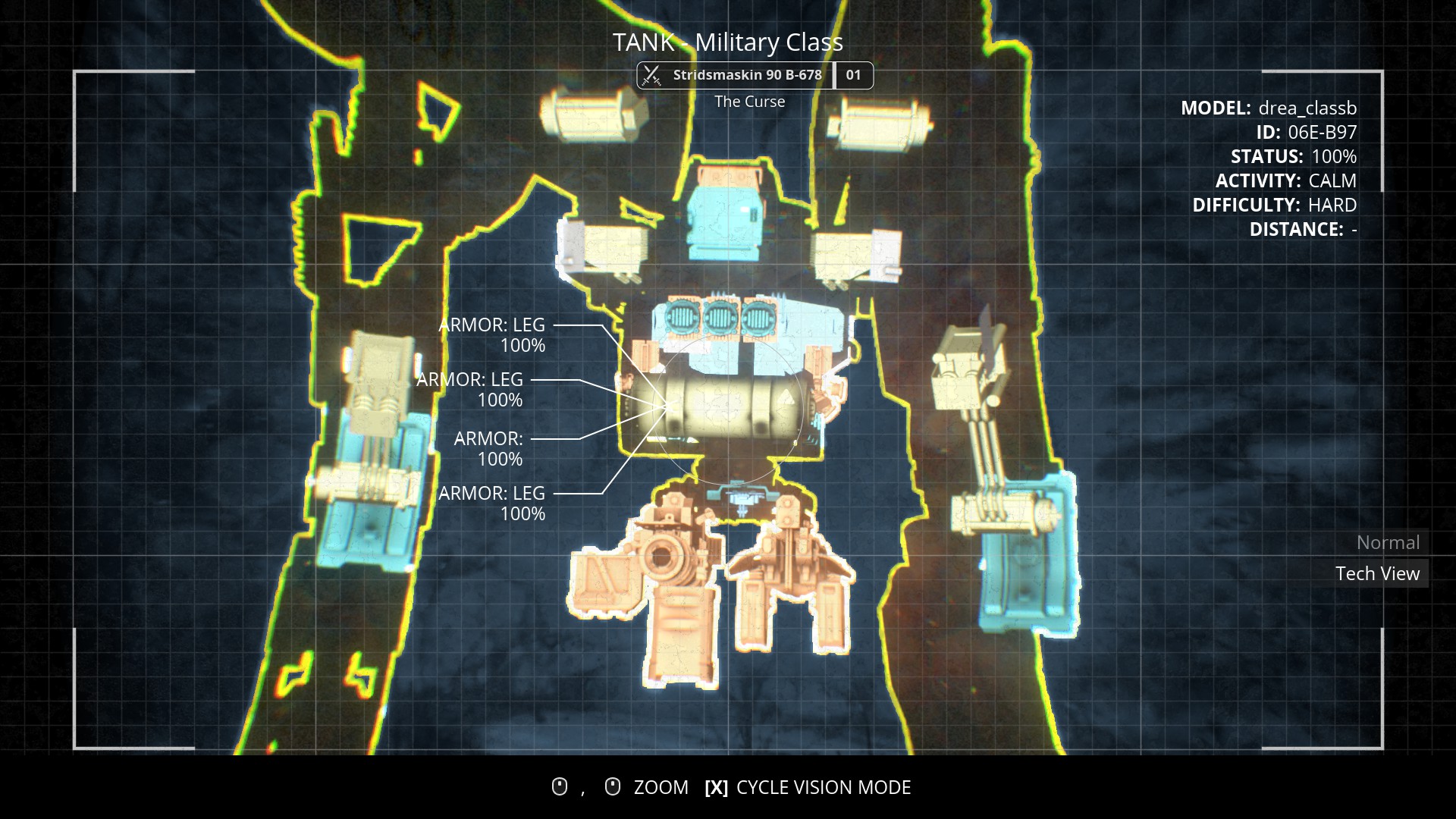Collapse the bottom ARMOR: LEG callout

(x=491, y=503)
